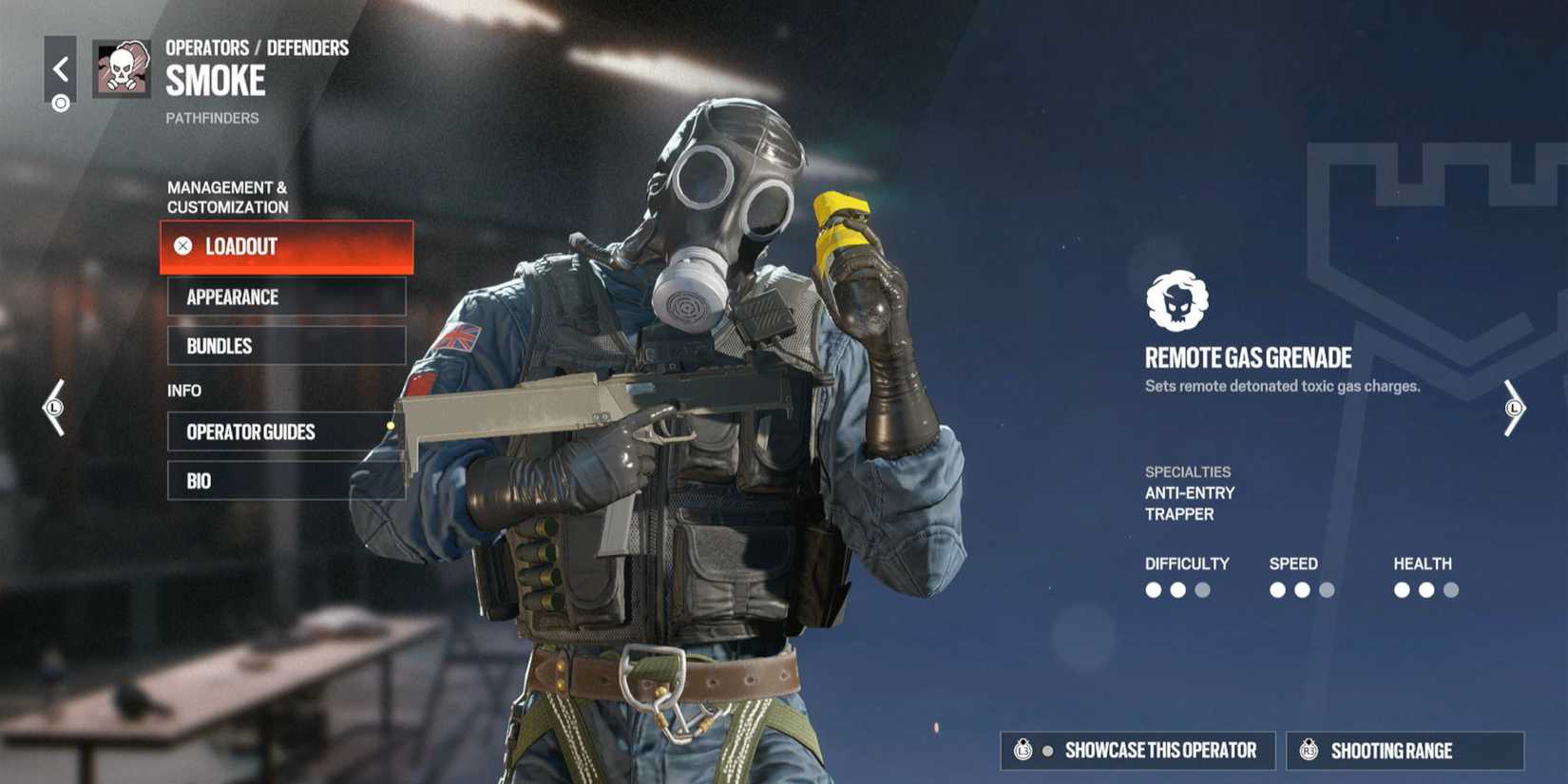Click the R3 button icon beside Shooting Range
The width and height of the screenshot is (1568, 784).
click(1310, 750)
